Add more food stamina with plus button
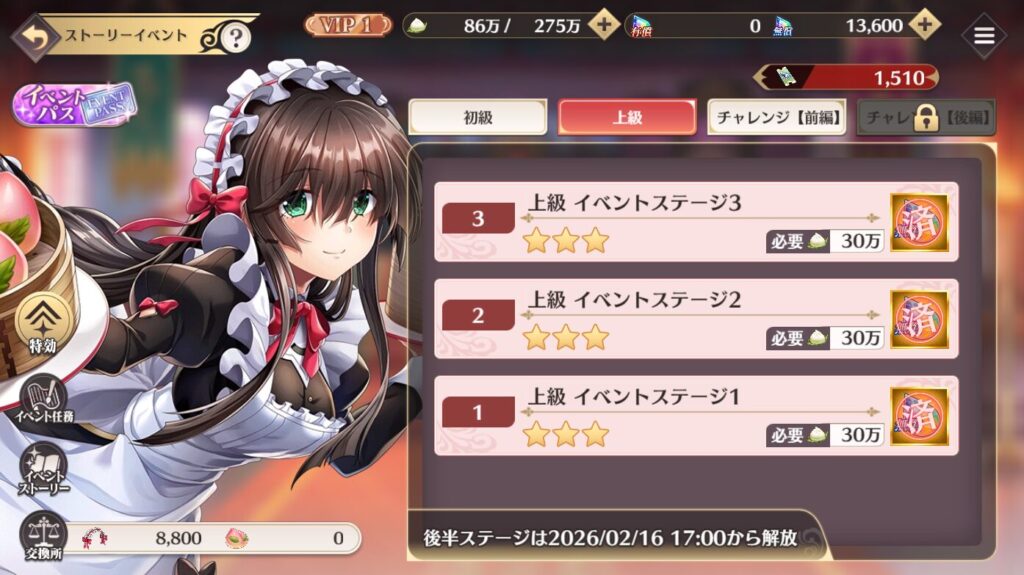This screenshot has width=1024, height=575. (x=603, y=25)
